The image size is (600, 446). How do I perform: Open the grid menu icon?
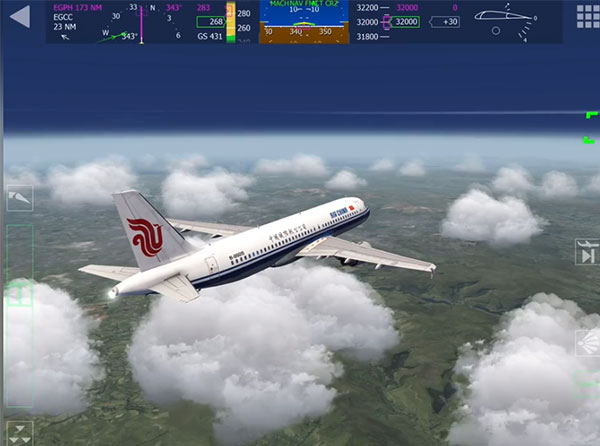587,17
